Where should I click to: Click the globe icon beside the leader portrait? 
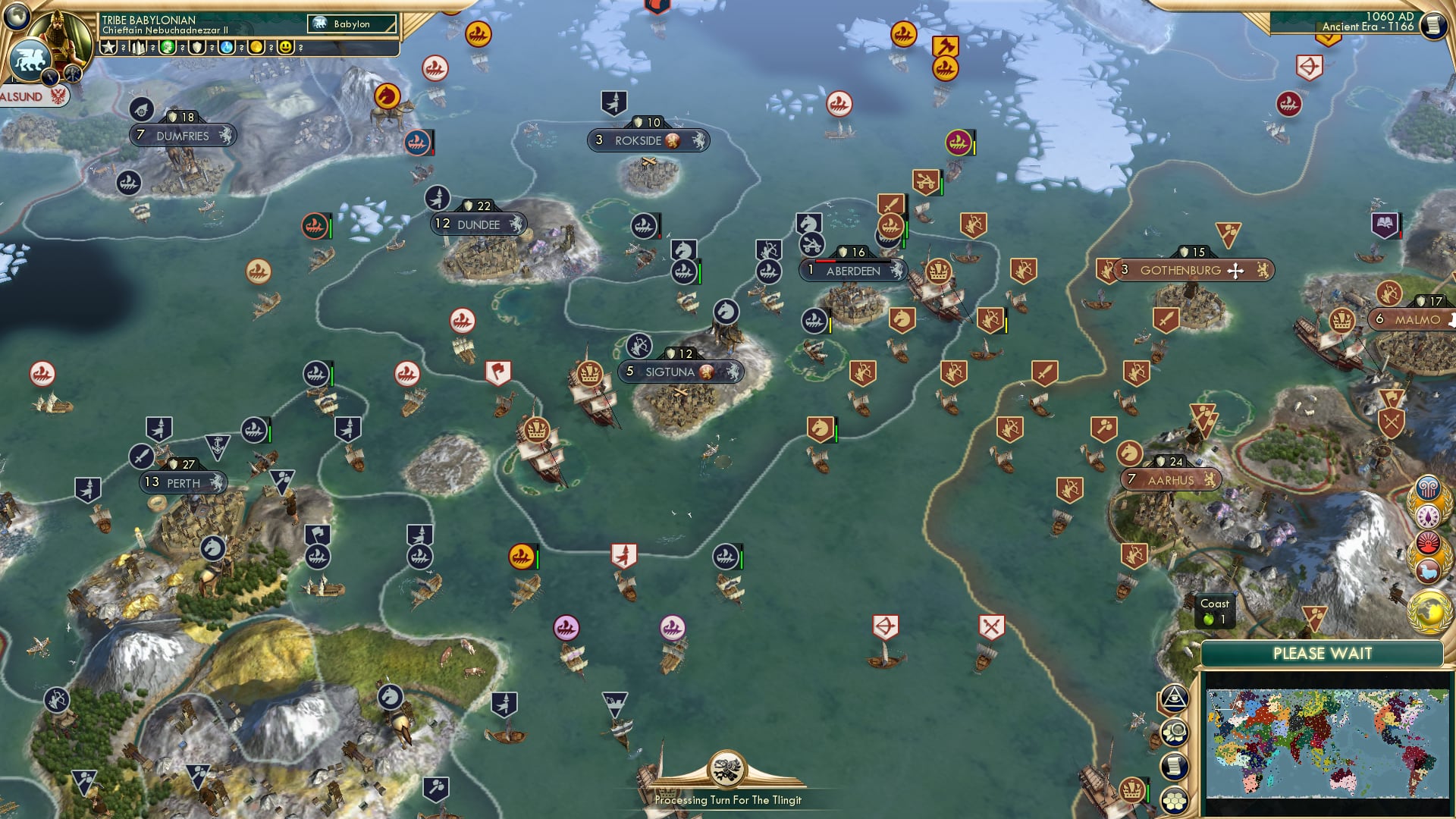(x=17, y=15)
